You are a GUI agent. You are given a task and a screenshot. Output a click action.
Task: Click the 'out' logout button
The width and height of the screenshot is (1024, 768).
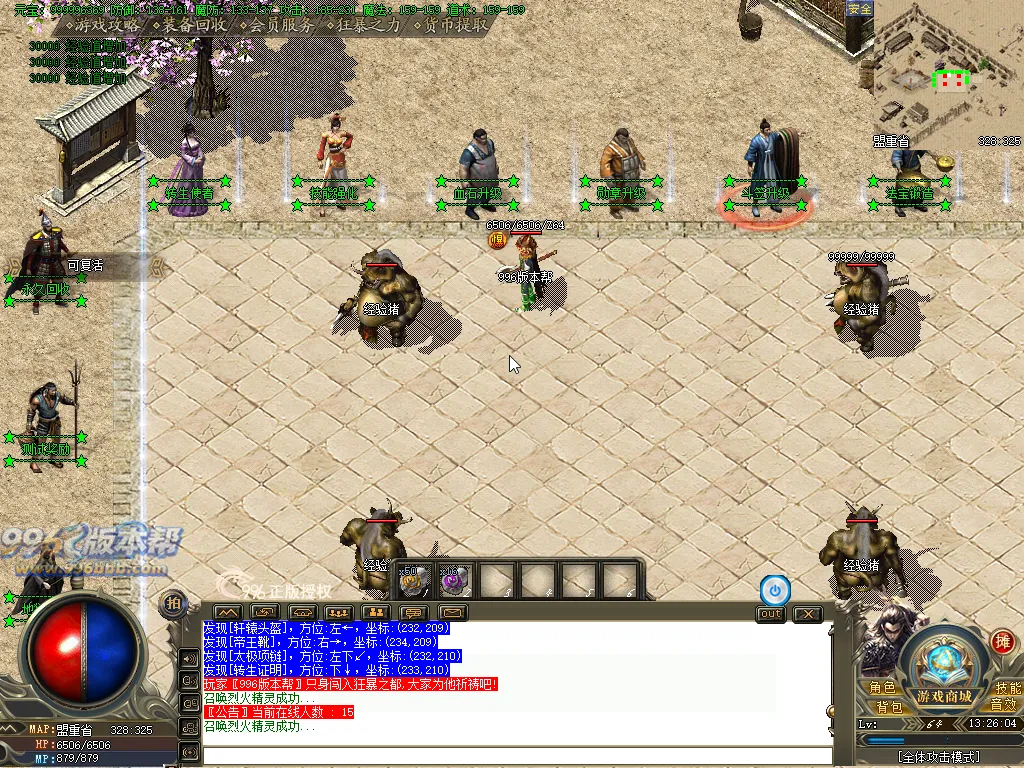(x=770, y=614)
